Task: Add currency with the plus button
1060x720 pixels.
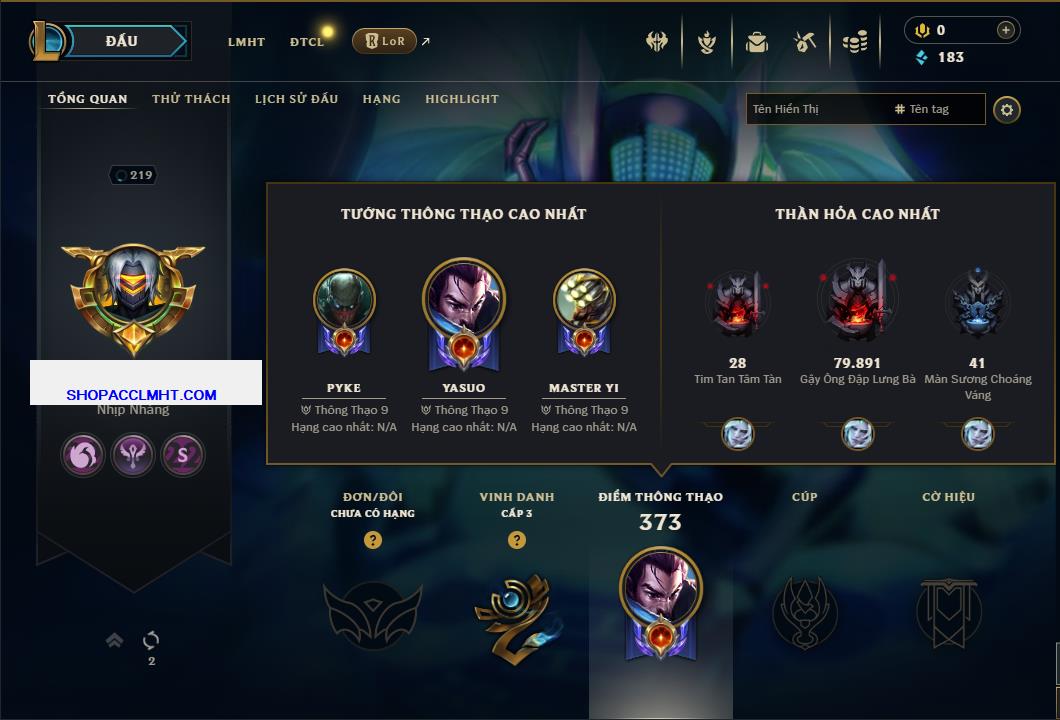Action: (x=1006, y=30)
